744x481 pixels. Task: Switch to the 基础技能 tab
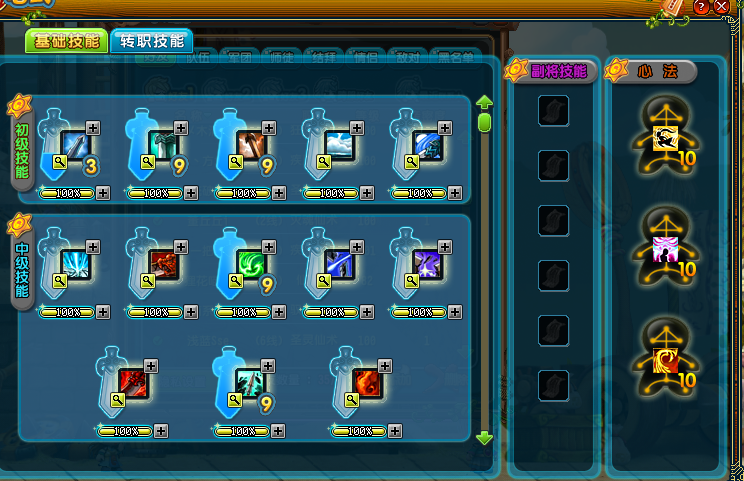pos(66,41)
